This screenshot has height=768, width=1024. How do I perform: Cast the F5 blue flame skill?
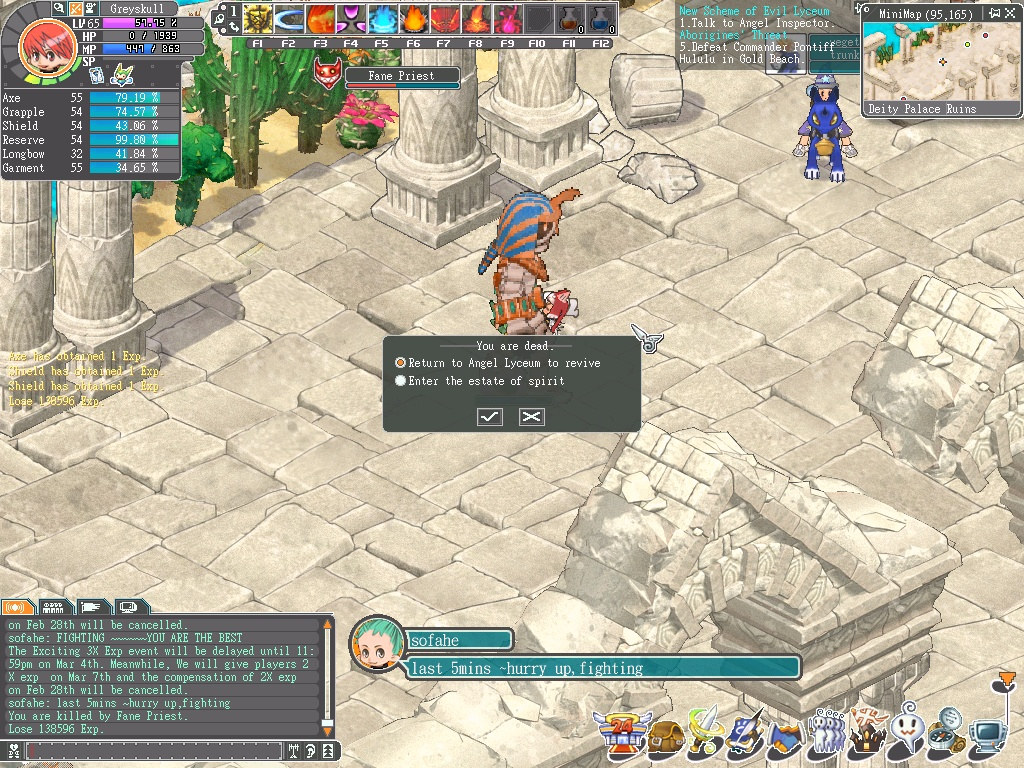coord(382,20)
